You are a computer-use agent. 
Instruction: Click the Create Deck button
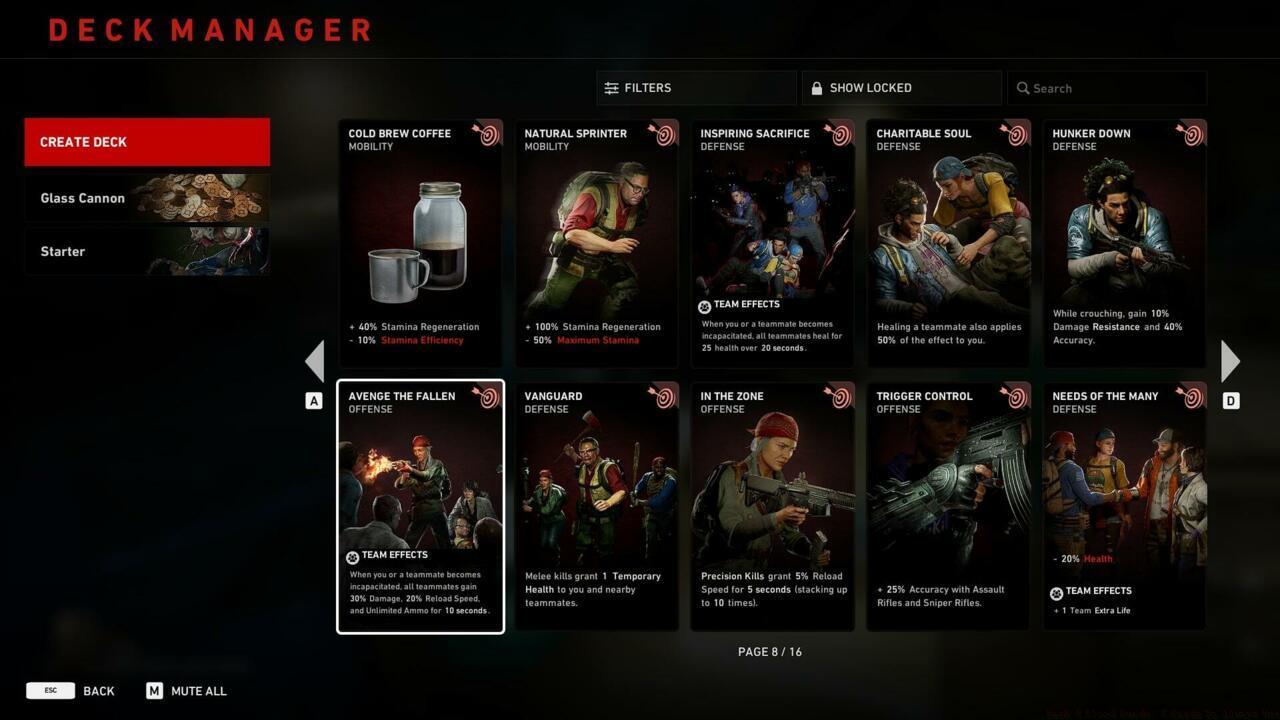point(147,142)
